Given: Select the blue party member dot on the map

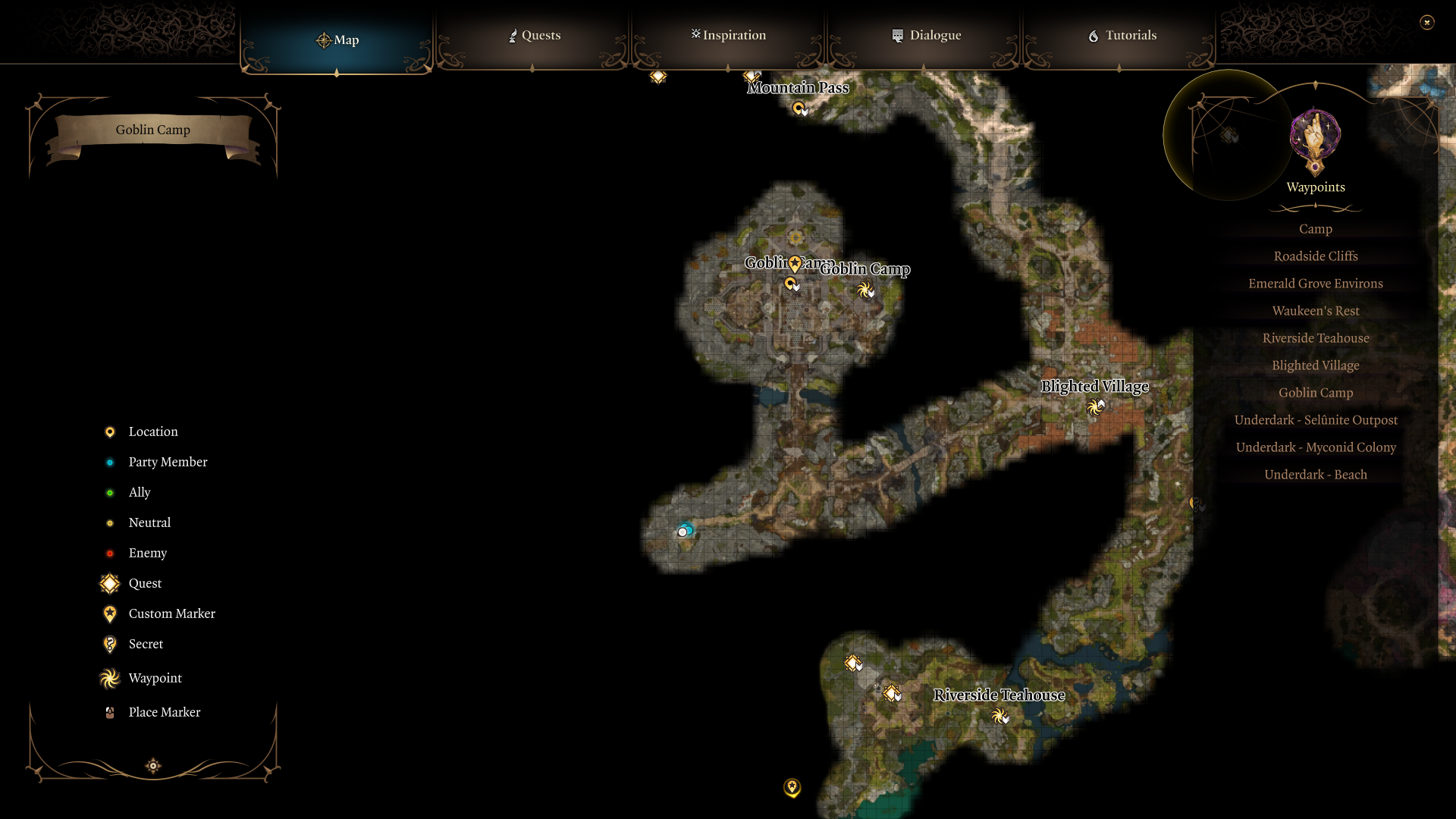Looking at the screenshot, I should (x=686, y=530).
